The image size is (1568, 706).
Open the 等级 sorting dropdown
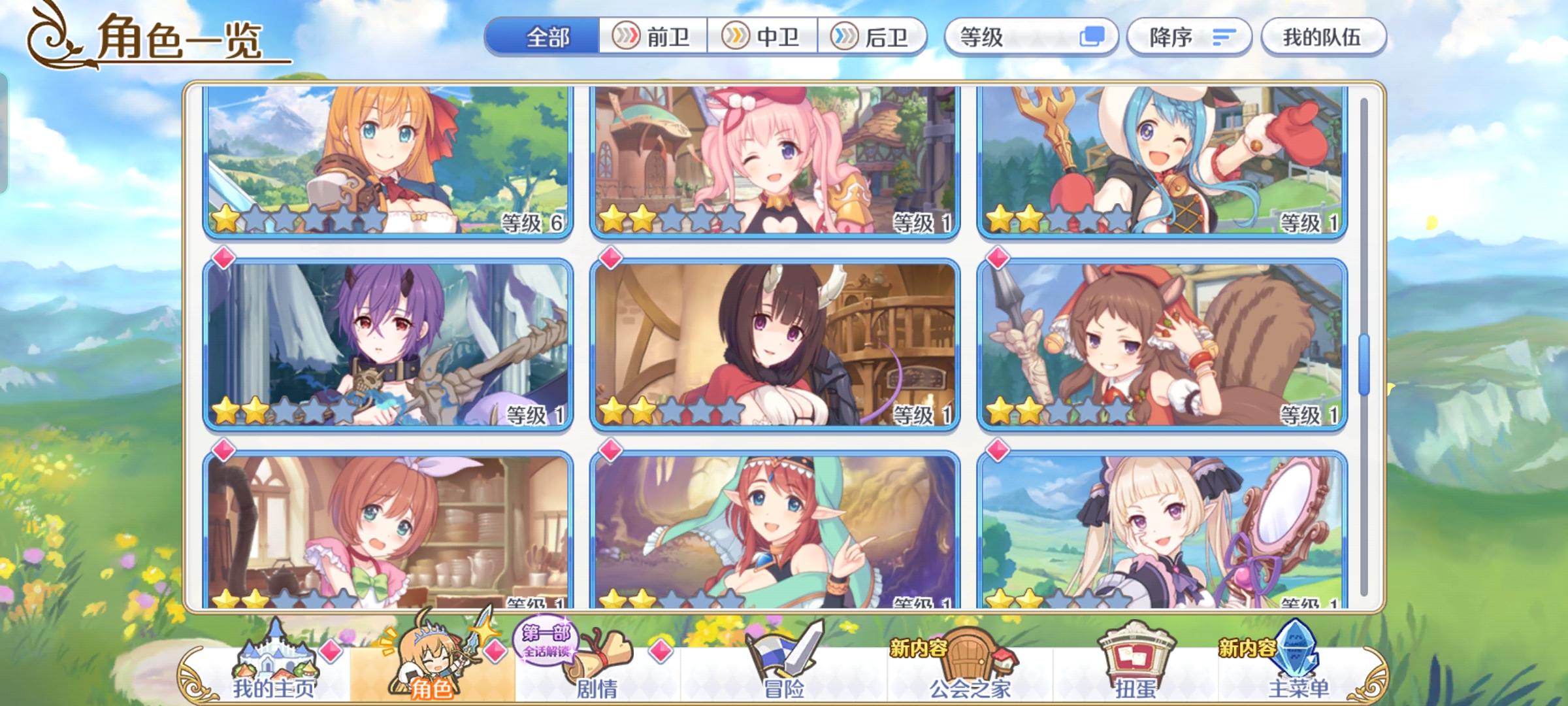[1026, 37]
